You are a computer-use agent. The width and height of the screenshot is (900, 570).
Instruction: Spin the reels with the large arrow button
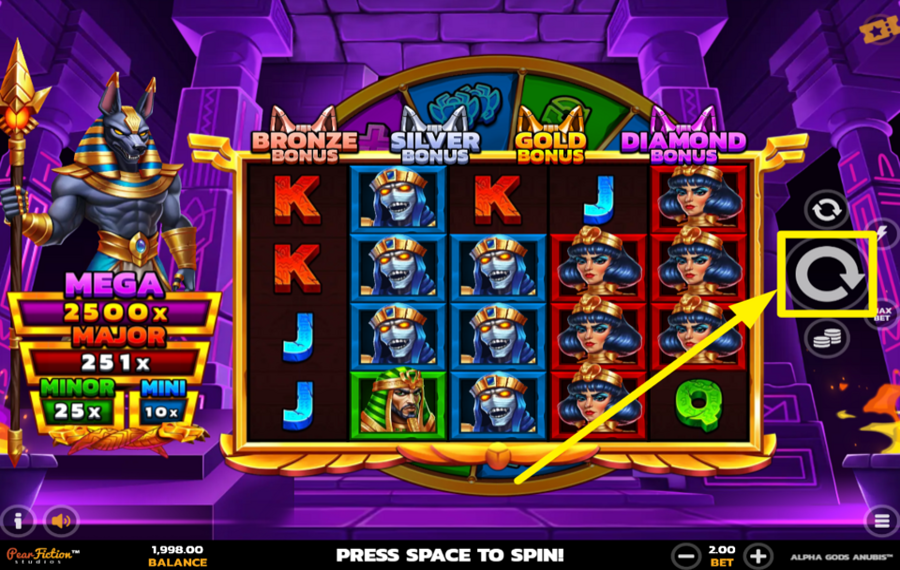tap(827, 275)
